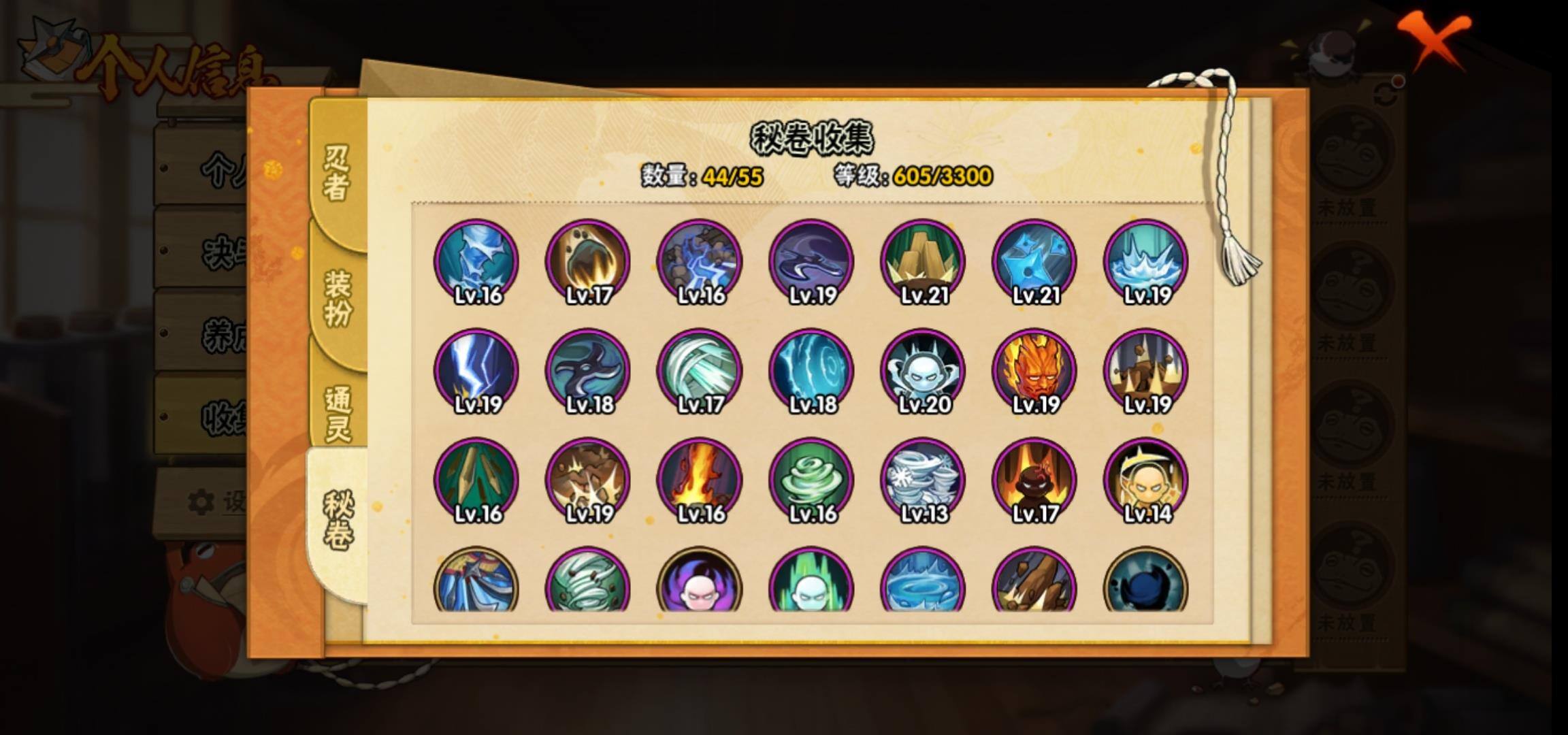The image size is (1568, 735).
Task: Switch to the 忍者 tab
Action: (336, 174)
